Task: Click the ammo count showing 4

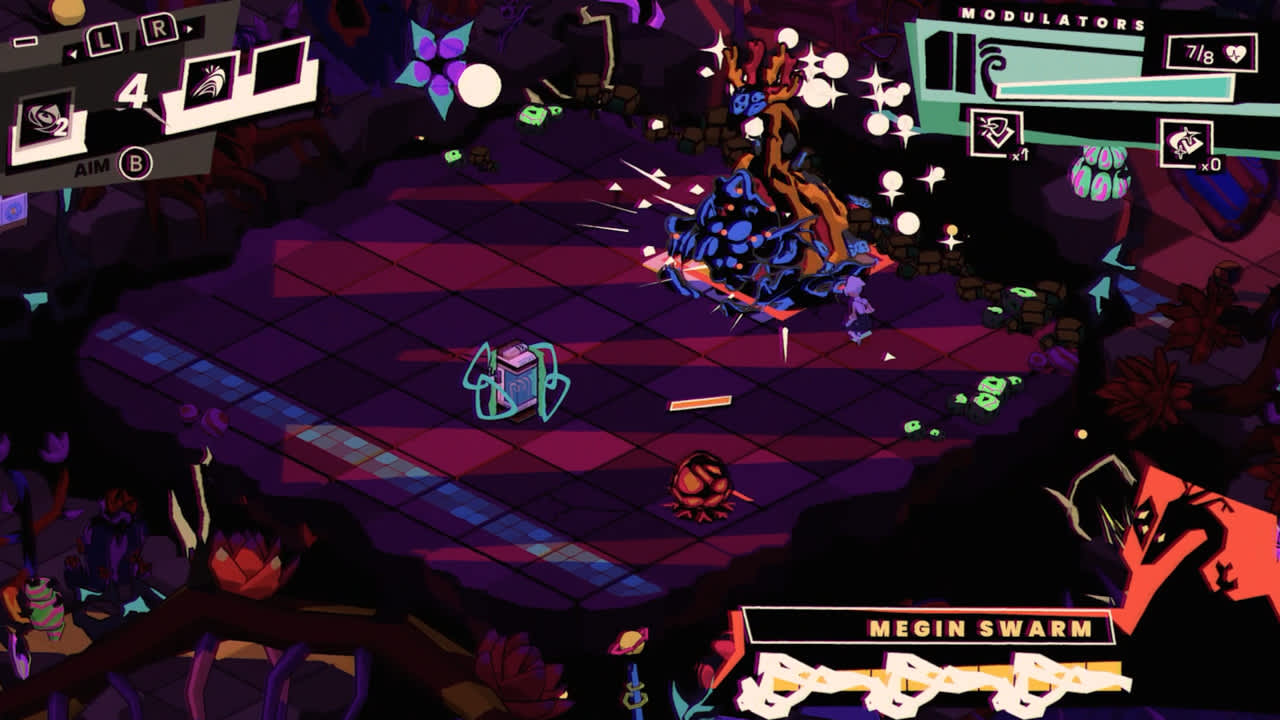Action: tap(133, 86)
